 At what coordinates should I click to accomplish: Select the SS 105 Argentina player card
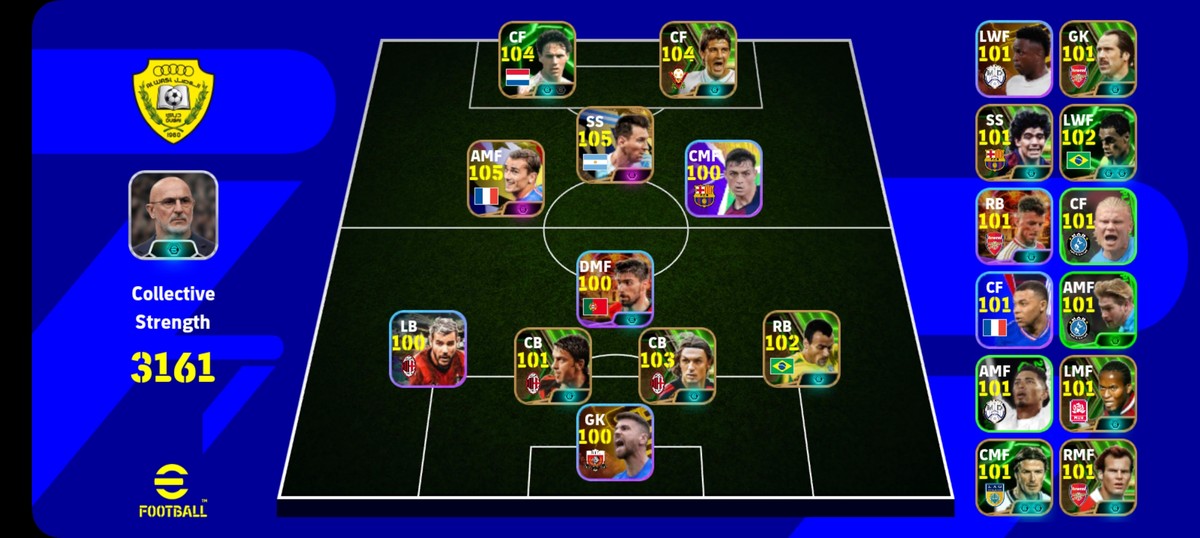click(x=615, y=145)
